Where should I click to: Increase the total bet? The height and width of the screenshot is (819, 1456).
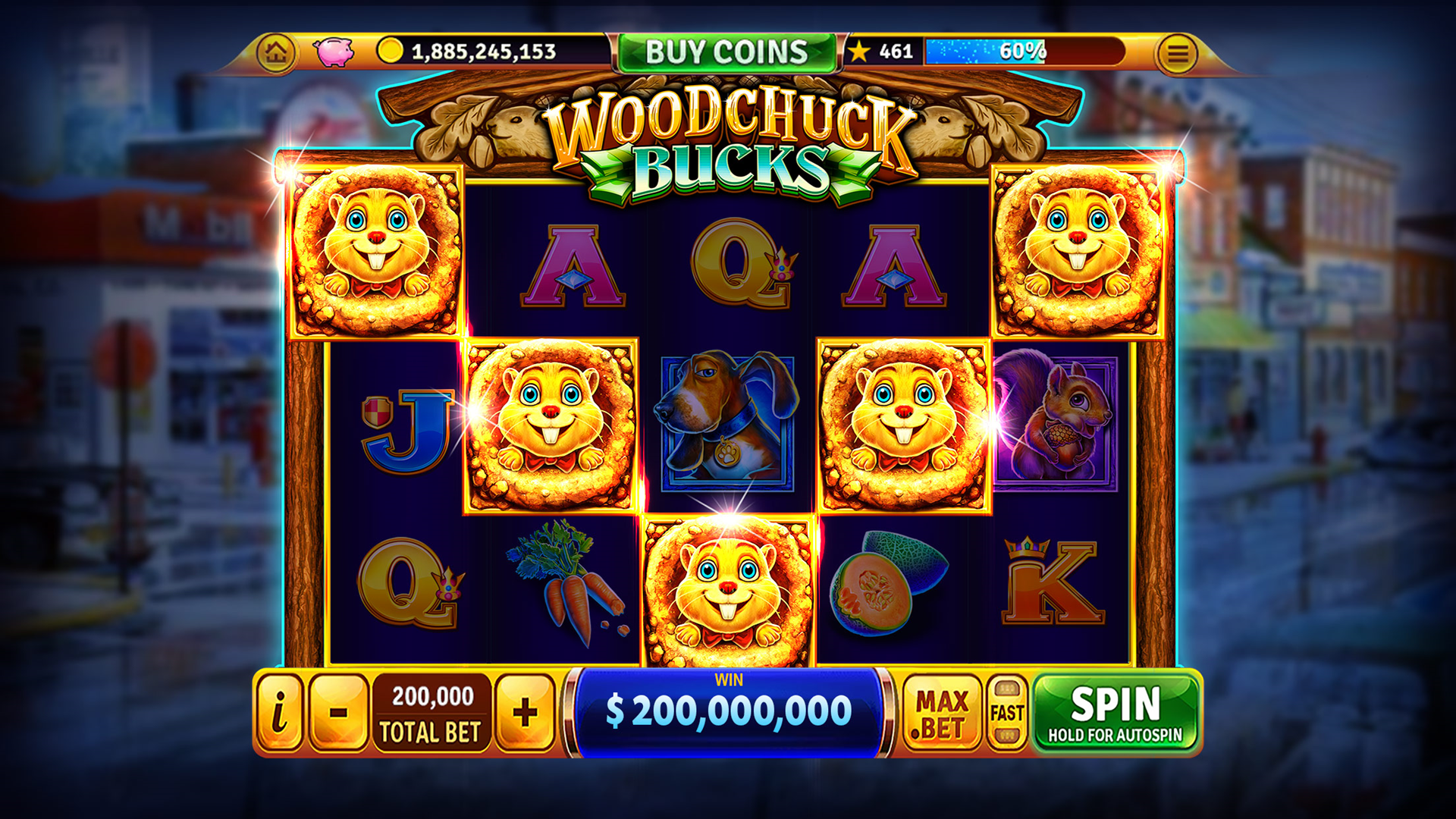pos(525,712)
